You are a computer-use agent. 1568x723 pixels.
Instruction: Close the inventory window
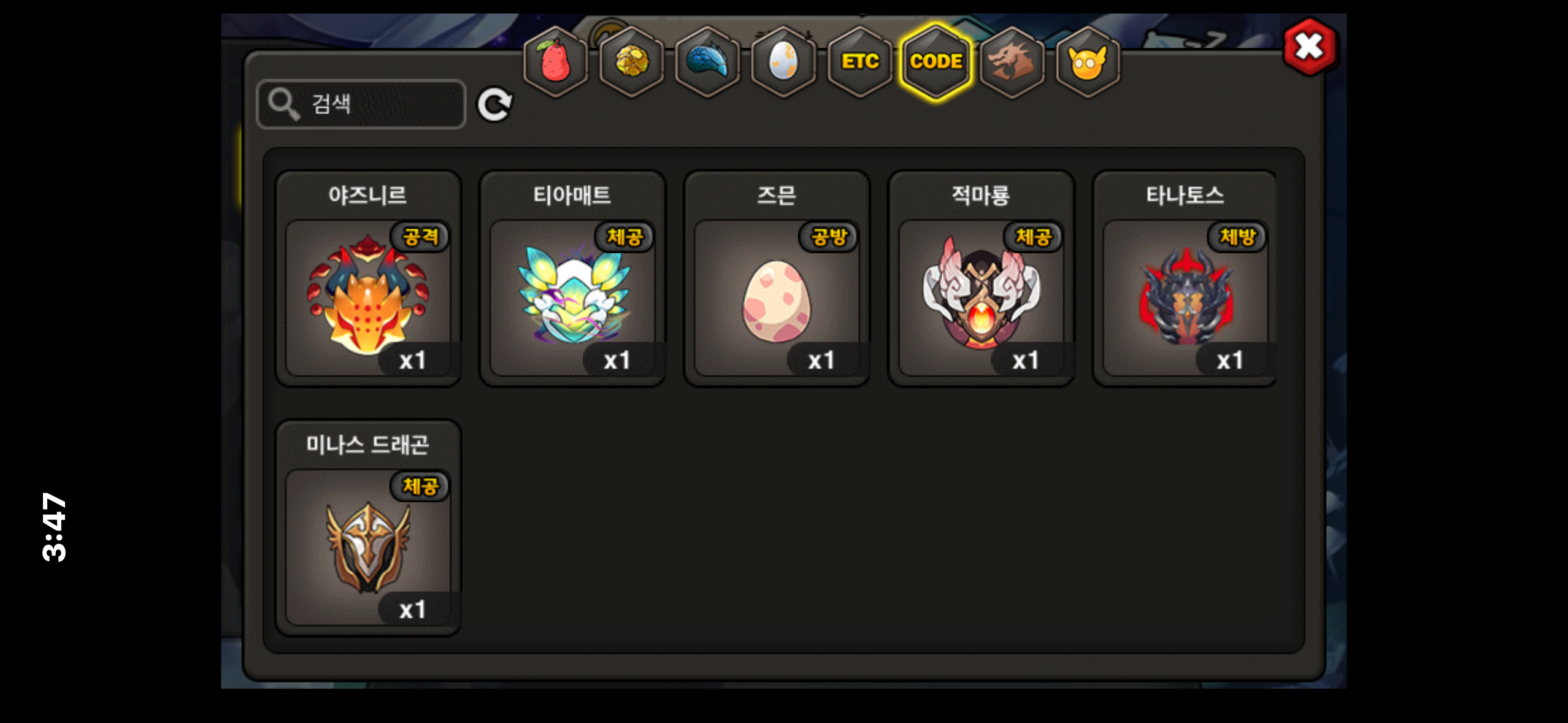(1310, 47)
